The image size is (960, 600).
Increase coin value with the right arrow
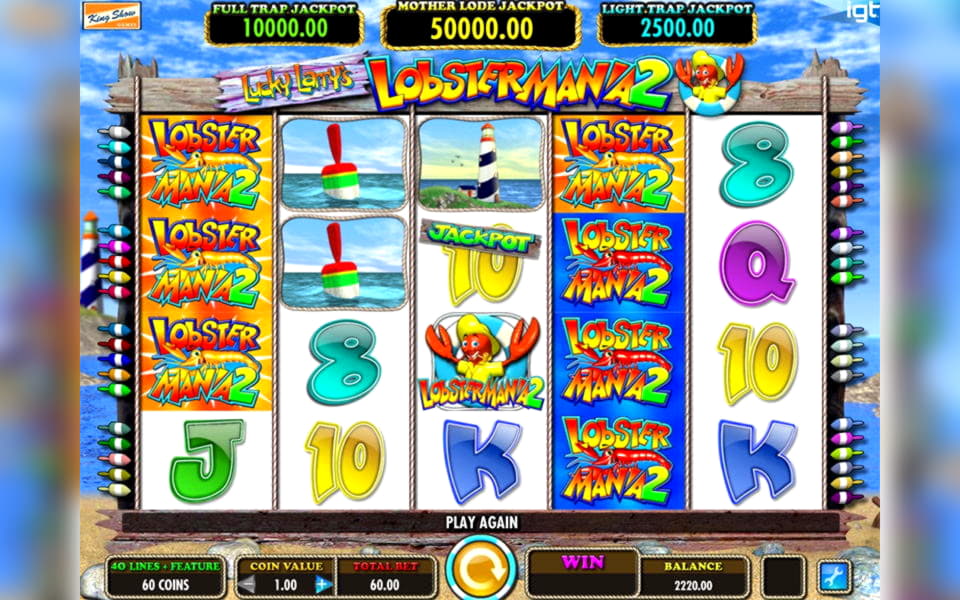coord(322,584)
